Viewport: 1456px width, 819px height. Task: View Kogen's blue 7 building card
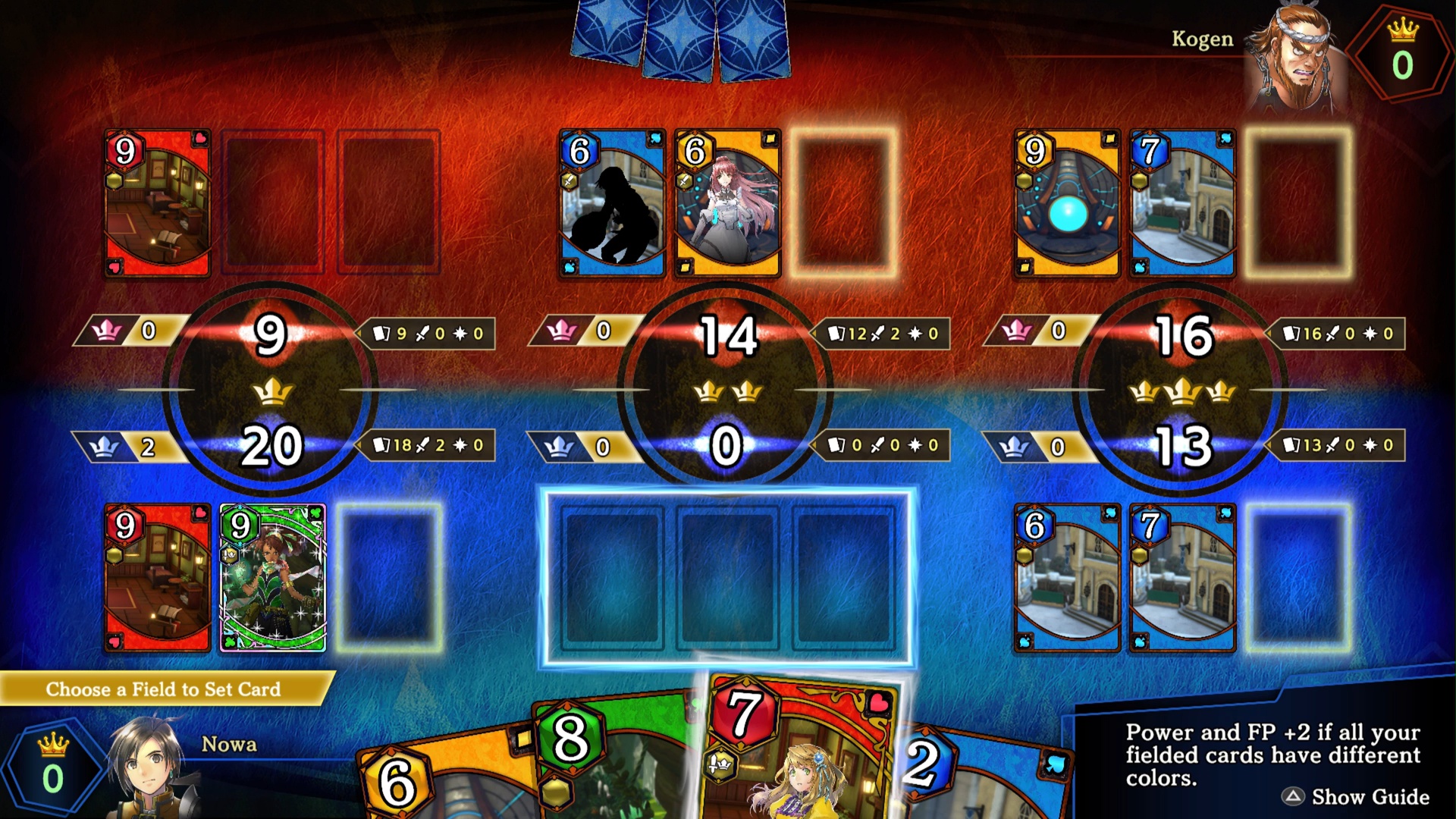(x=1182, y=202)
